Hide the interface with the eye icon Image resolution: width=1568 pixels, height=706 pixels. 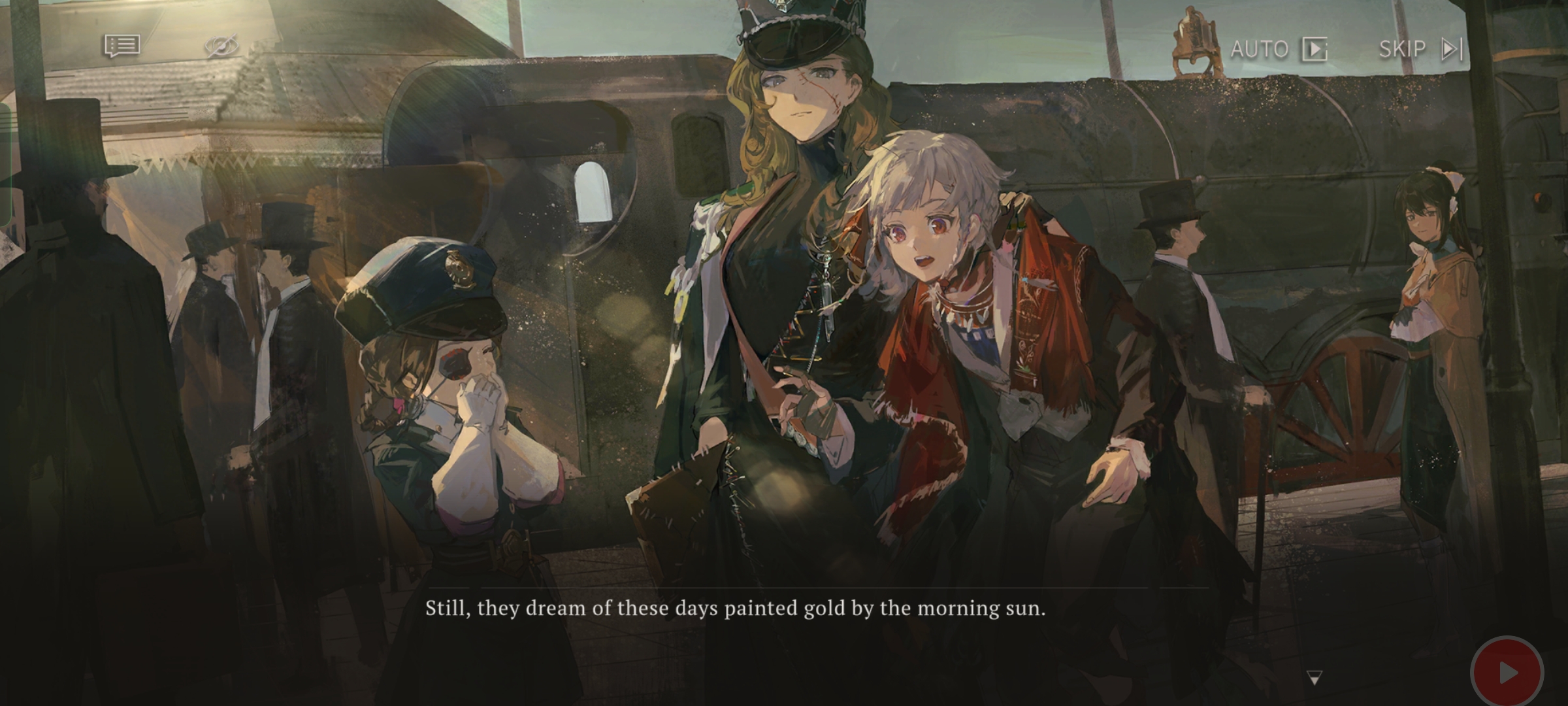[x=221, y=46]
